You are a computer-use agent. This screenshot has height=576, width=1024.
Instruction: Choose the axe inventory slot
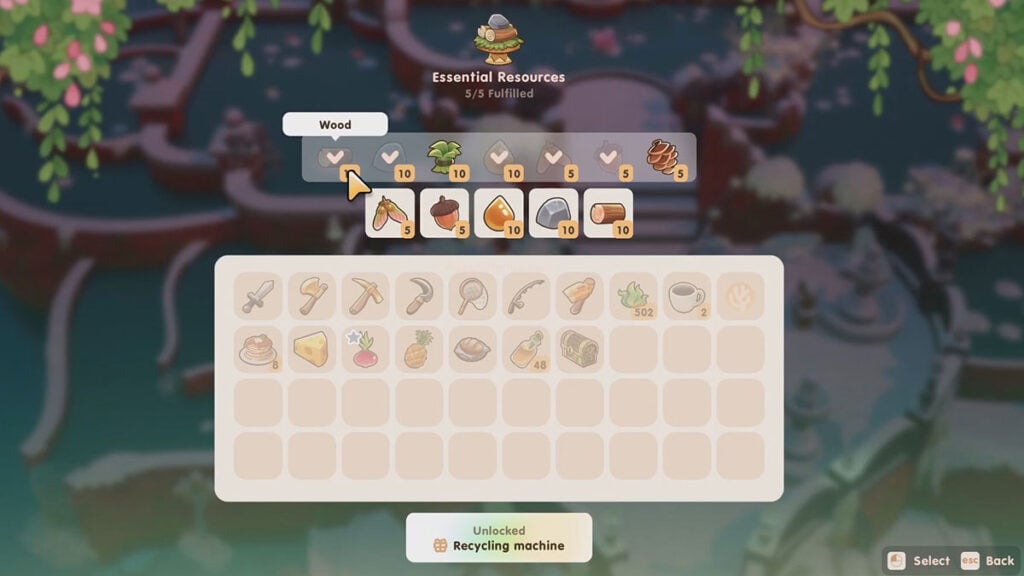click(x=312, y=296)
